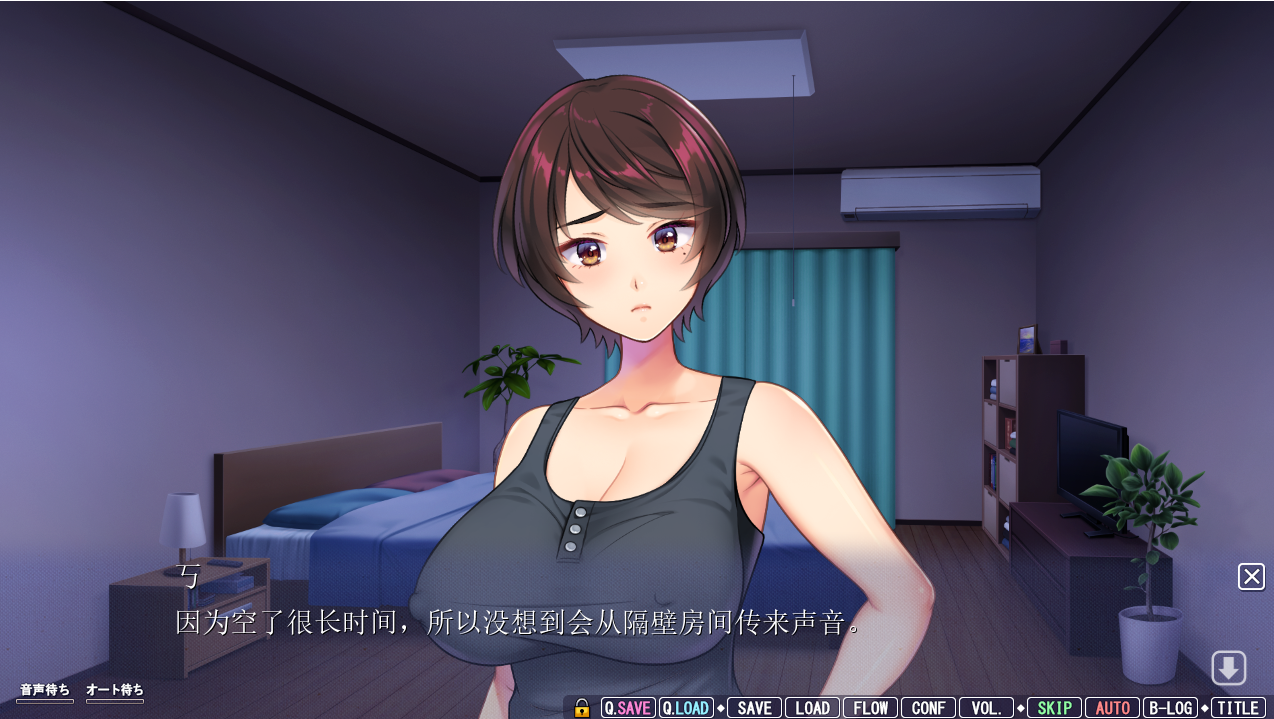Advance dialogue with the down-arrow button
The image size is (1274, 719).
tap(1228, 668)
